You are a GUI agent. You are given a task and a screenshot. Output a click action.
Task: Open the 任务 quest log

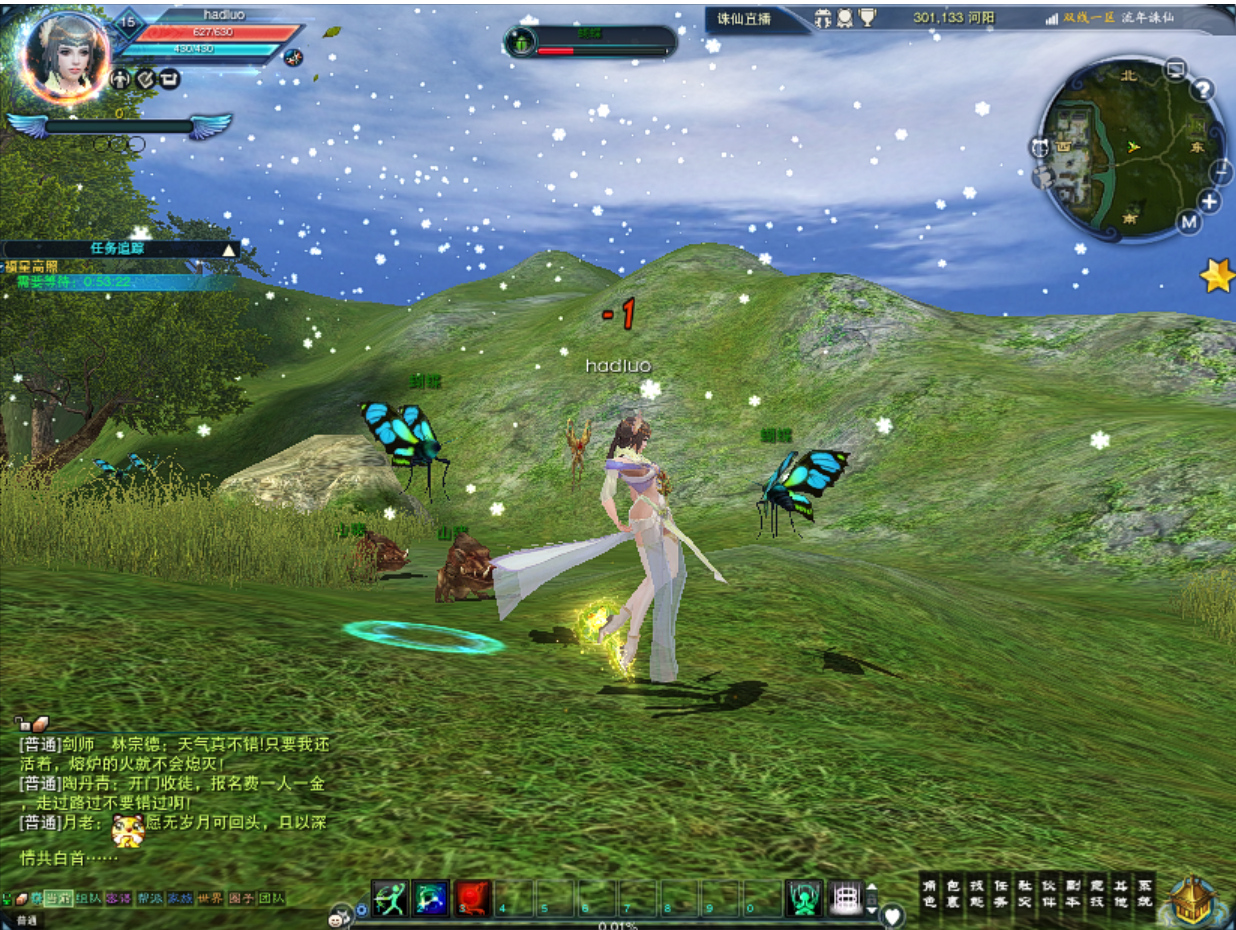pyautogui.click(x=1001, y=893)
